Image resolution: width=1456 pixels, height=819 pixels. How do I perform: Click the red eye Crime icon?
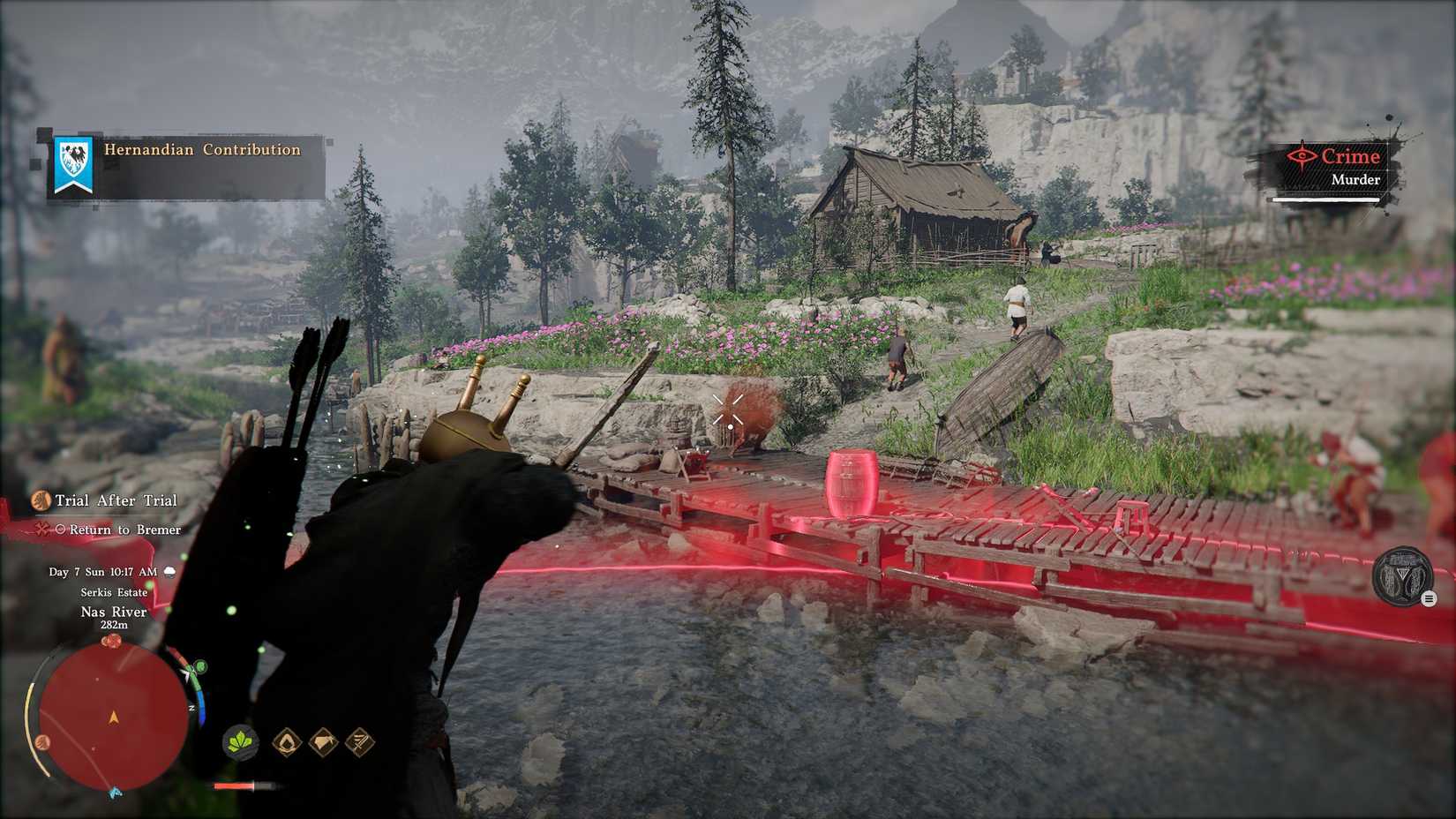coord(1304,156)
